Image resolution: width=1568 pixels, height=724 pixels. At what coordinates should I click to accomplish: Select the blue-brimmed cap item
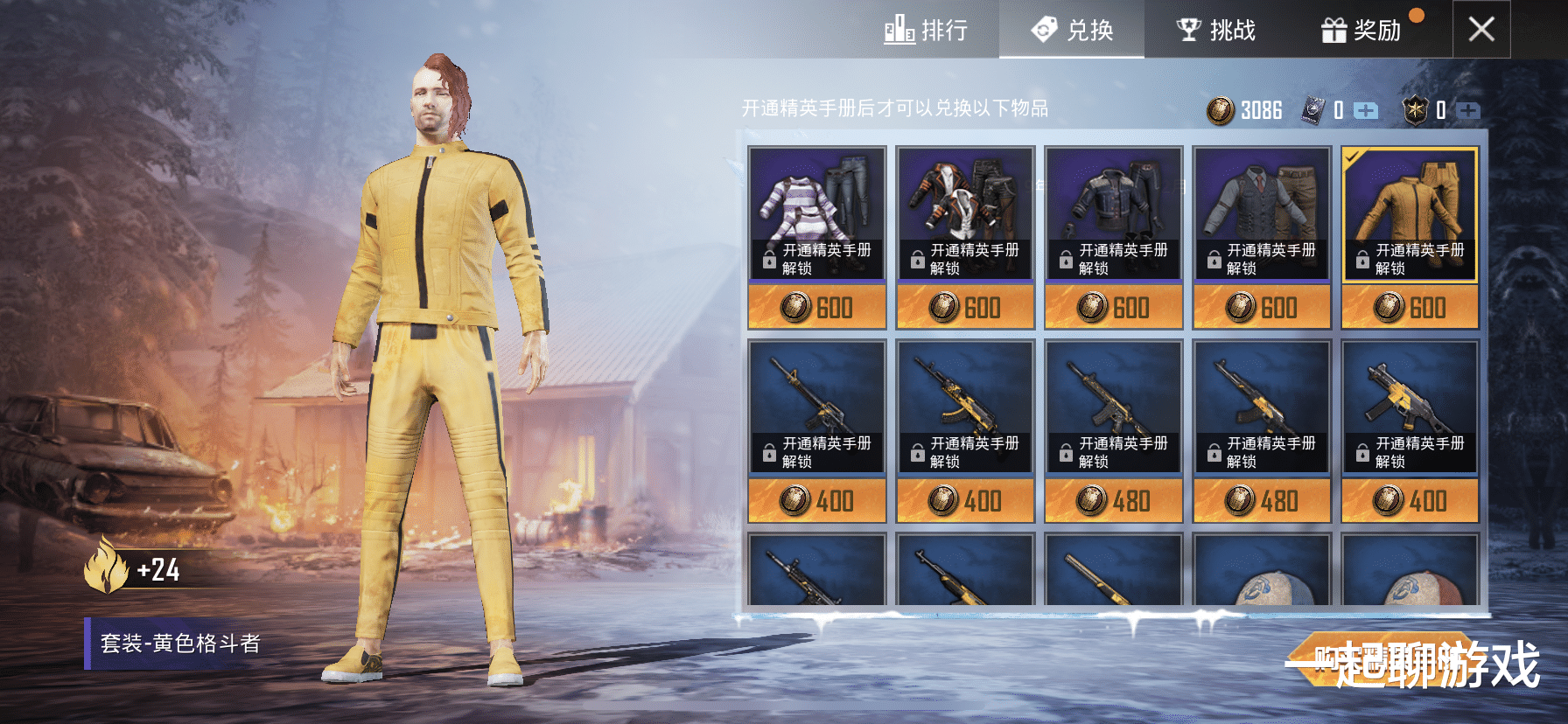tap(1262, 573)
